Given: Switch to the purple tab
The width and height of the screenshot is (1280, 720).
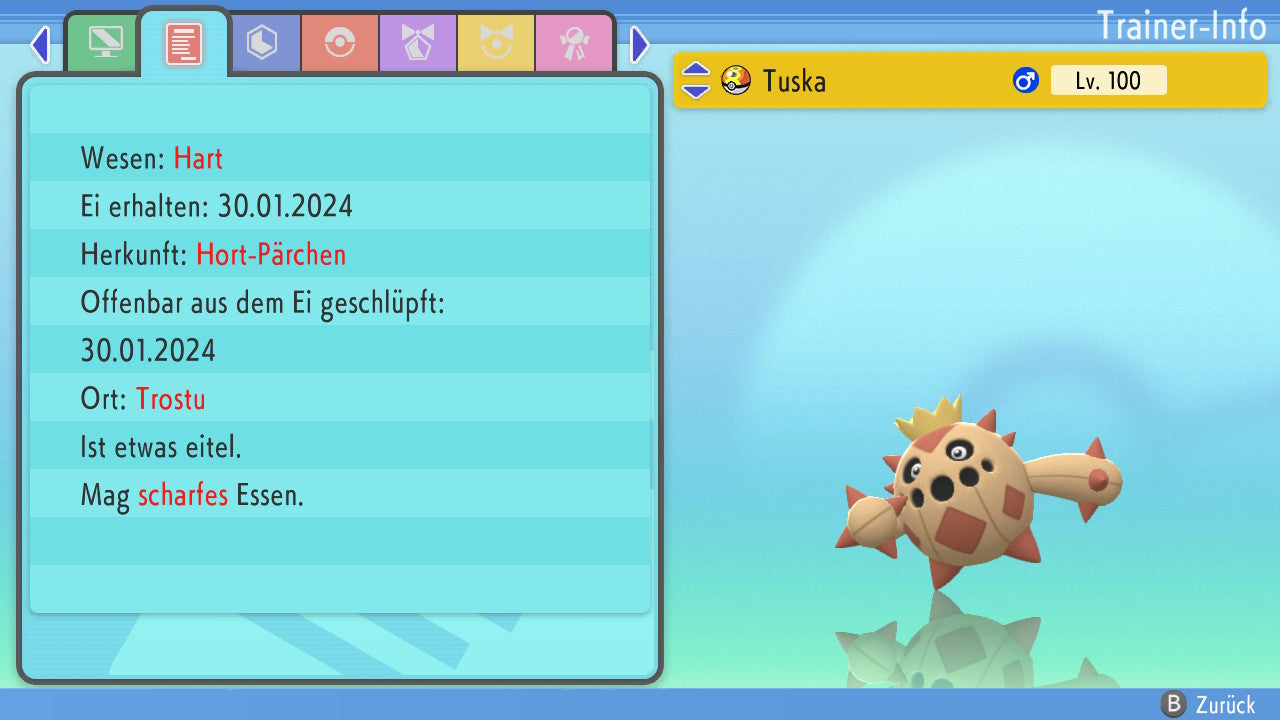Looking at the screenshot, I should coord(418,43).
